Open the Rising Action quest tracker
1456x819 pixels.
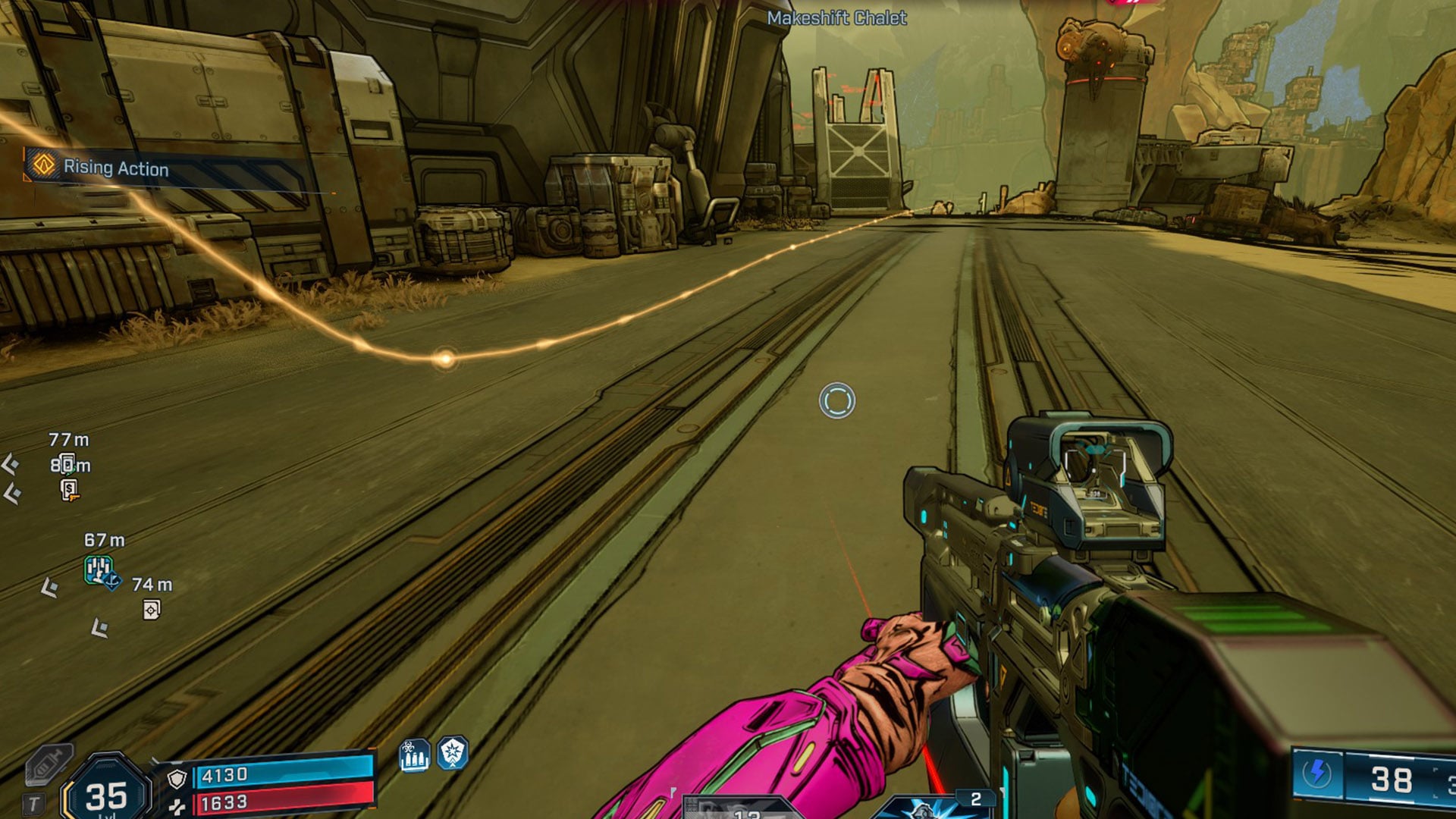pos(115,168)
